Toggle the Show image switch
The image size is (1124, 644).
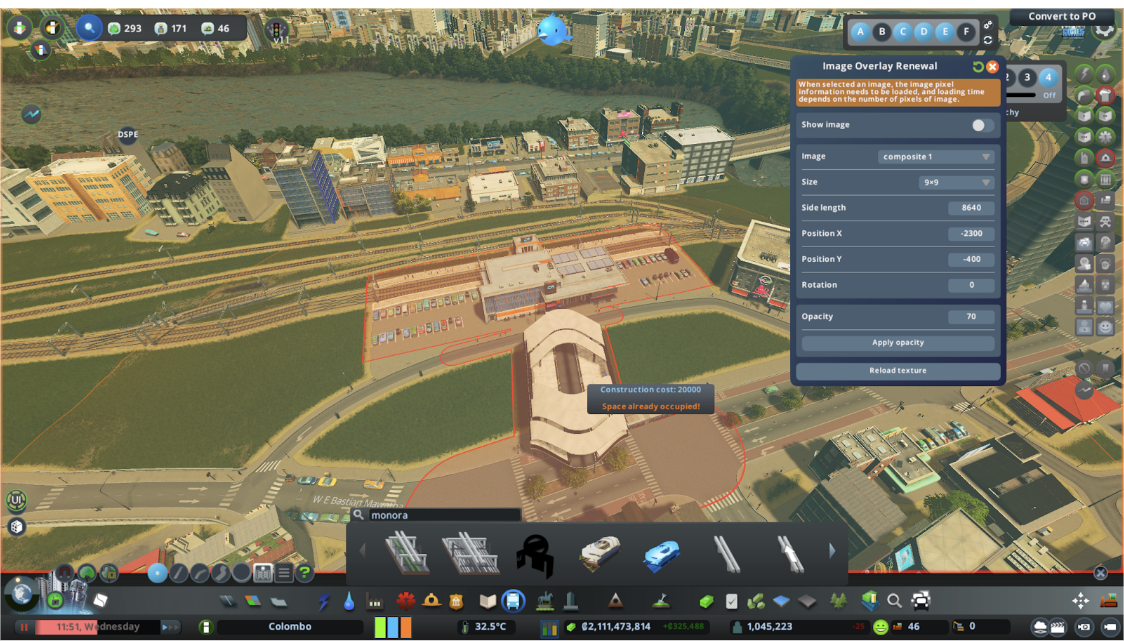[x=983, y=125]
